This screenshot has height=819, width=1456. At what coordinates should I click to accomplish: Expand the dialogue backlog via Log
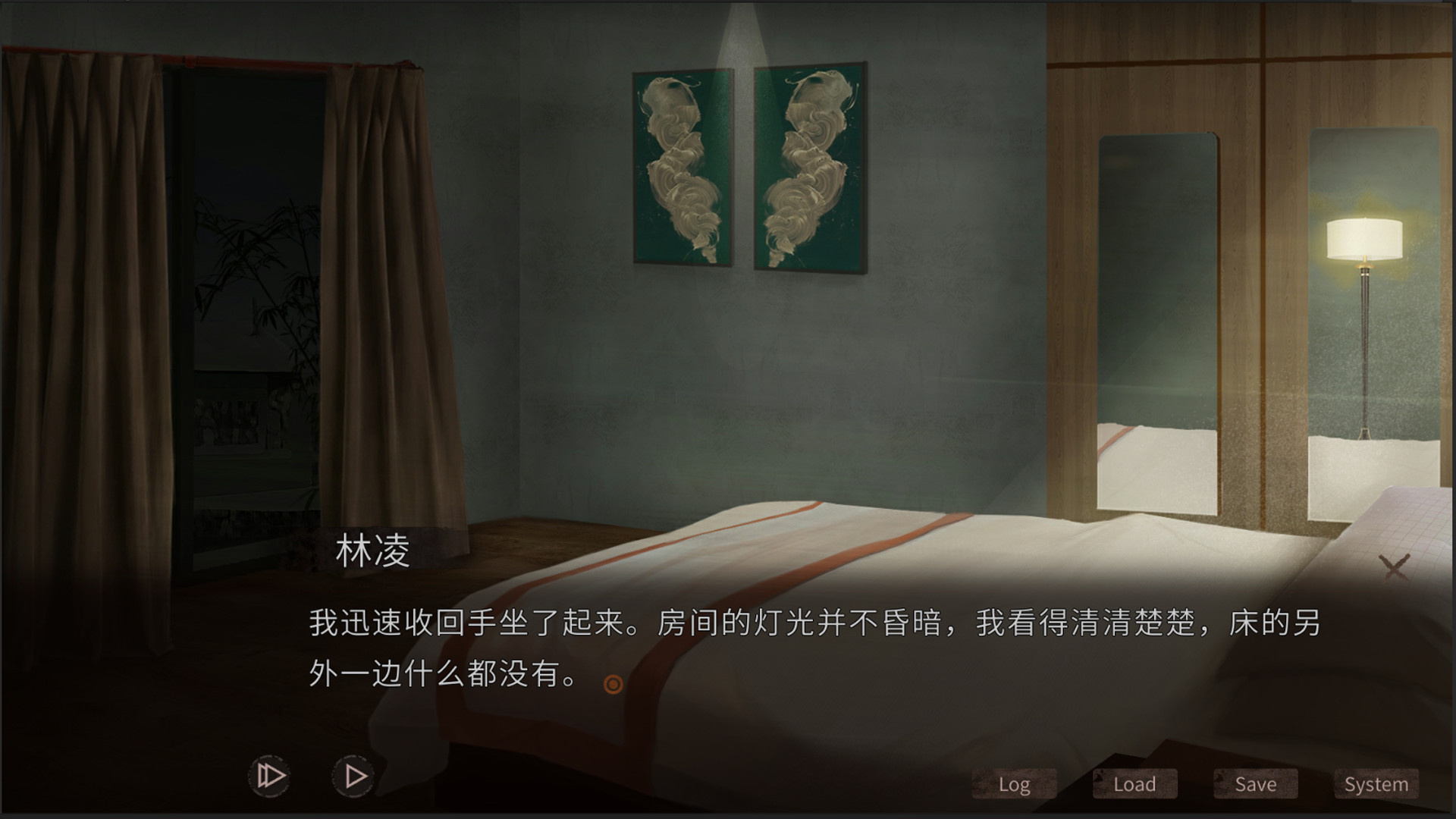coord(1014,784)
